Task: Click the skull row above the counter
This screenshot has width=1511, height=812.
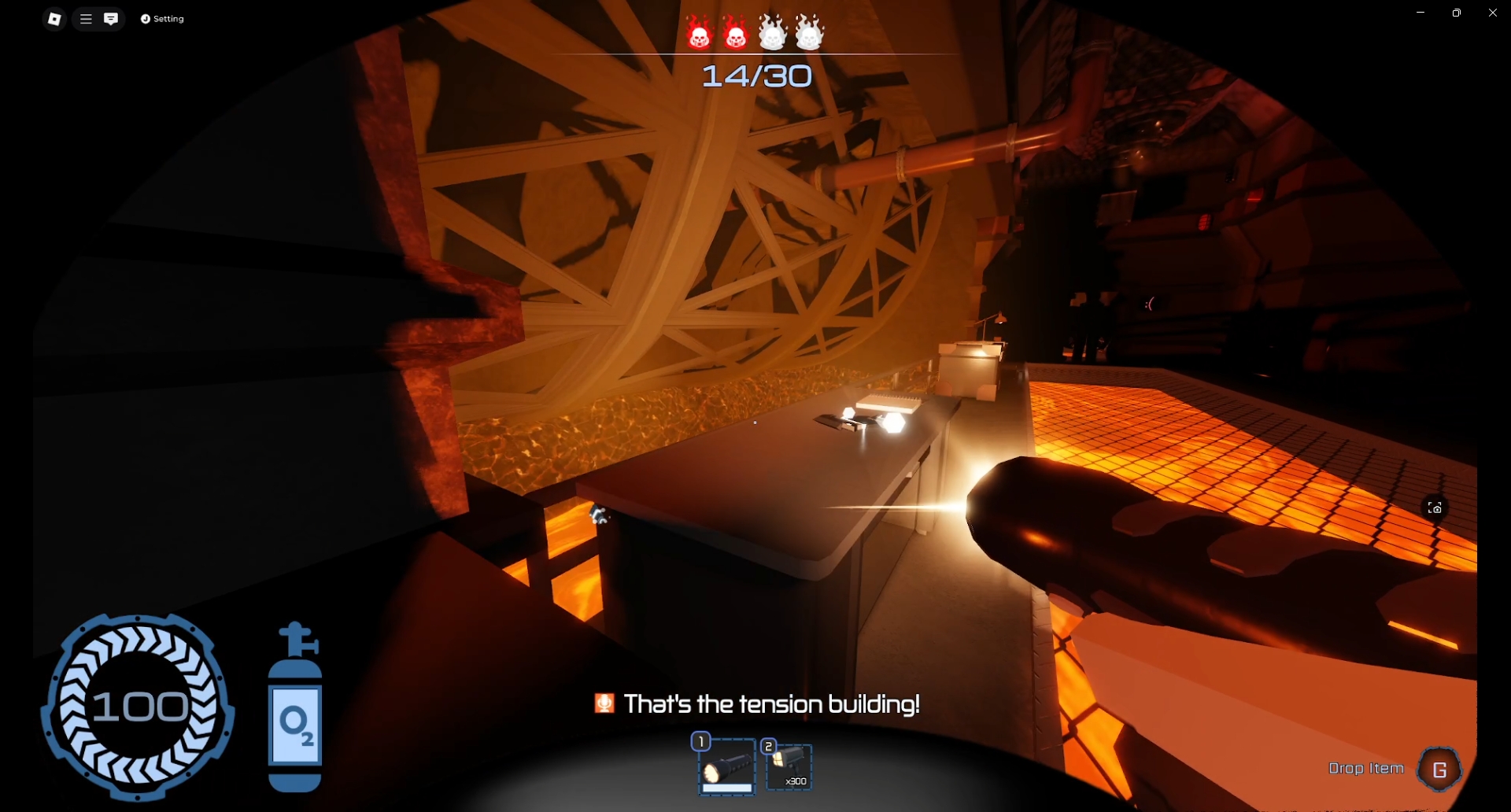Action: pyautogui.click(x=754, y=31)
